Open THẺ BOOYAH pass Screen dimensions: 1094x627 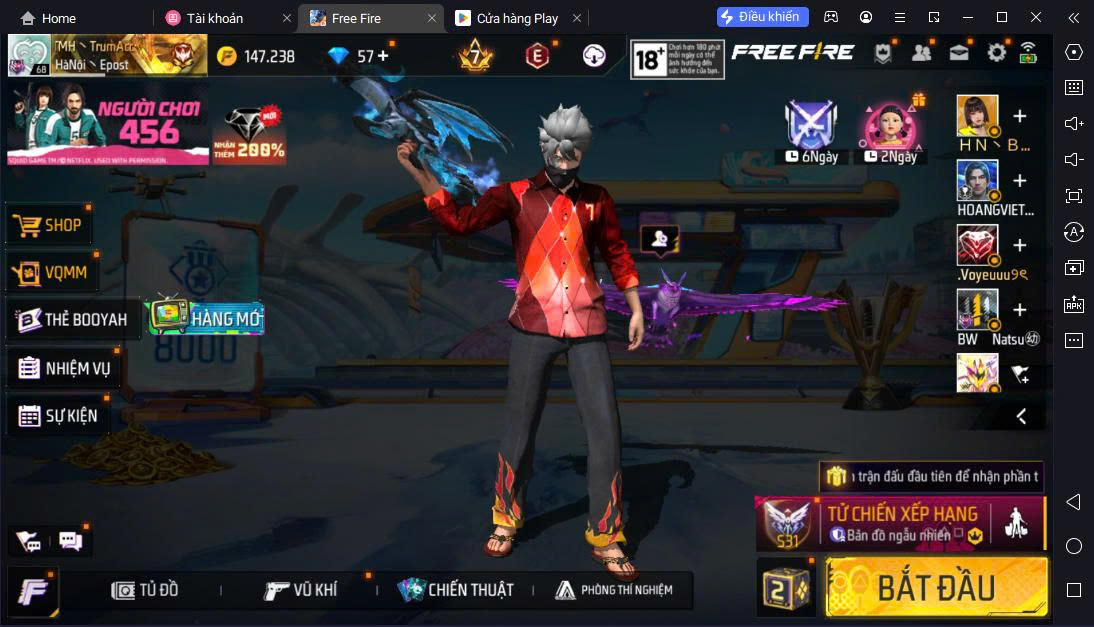tap(72, 320)
